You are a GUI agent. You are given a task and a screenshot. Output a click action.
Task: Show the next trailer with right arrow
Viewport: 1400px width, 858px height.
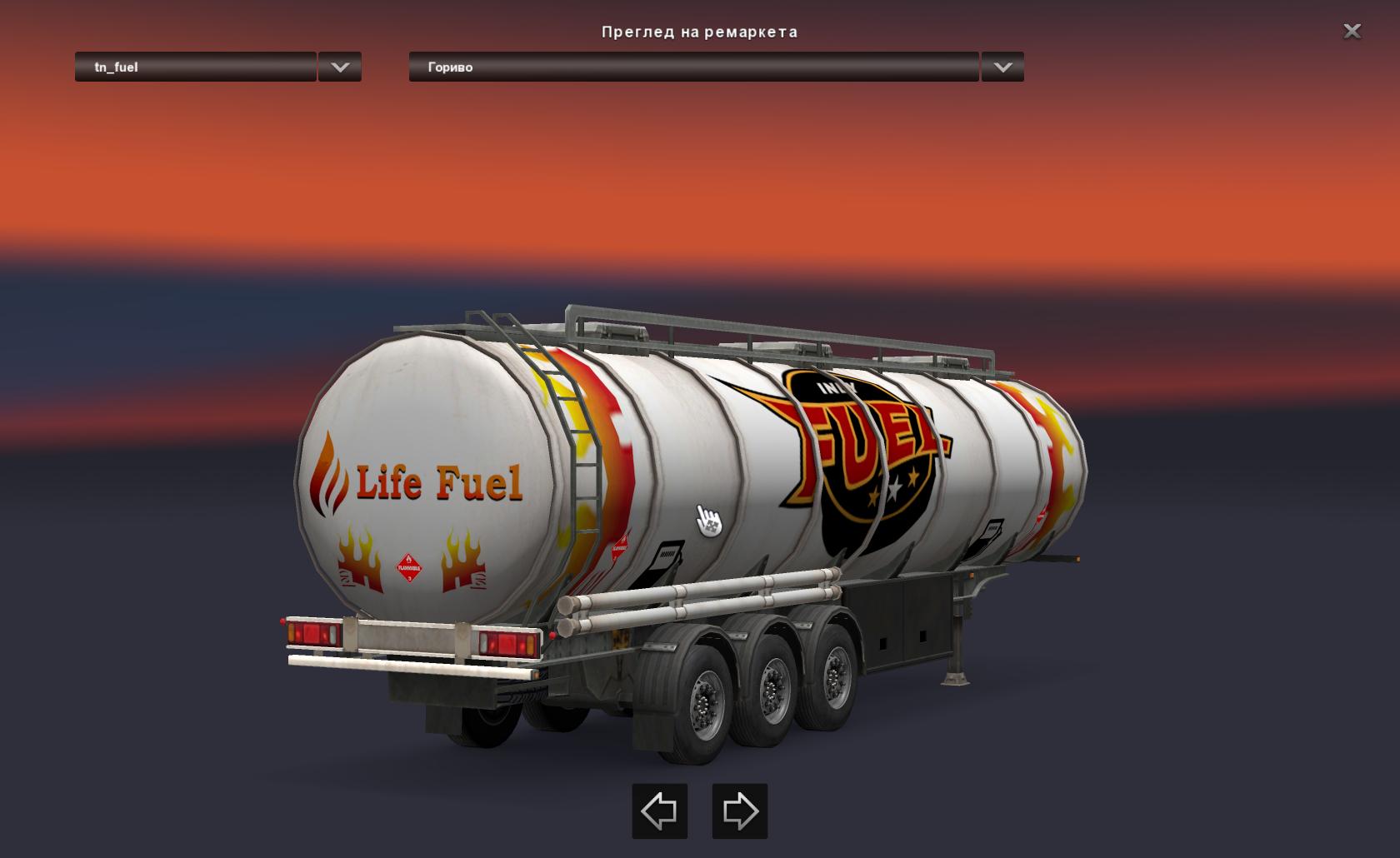(x=740, y=811)
